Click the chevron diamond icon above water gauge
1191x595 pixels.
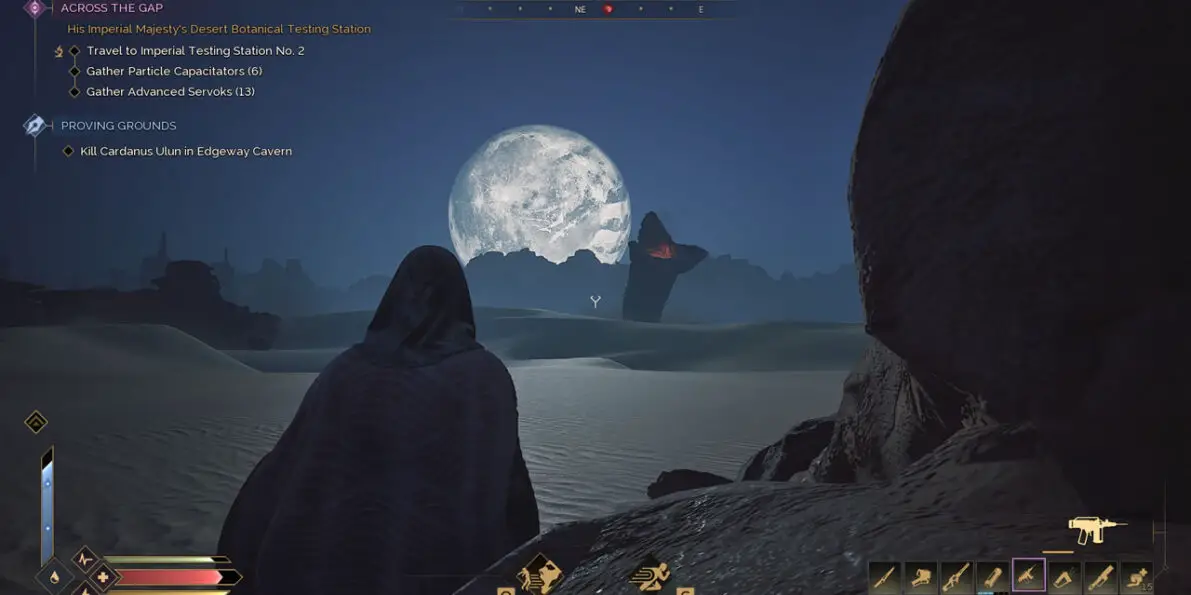point(36,421)
